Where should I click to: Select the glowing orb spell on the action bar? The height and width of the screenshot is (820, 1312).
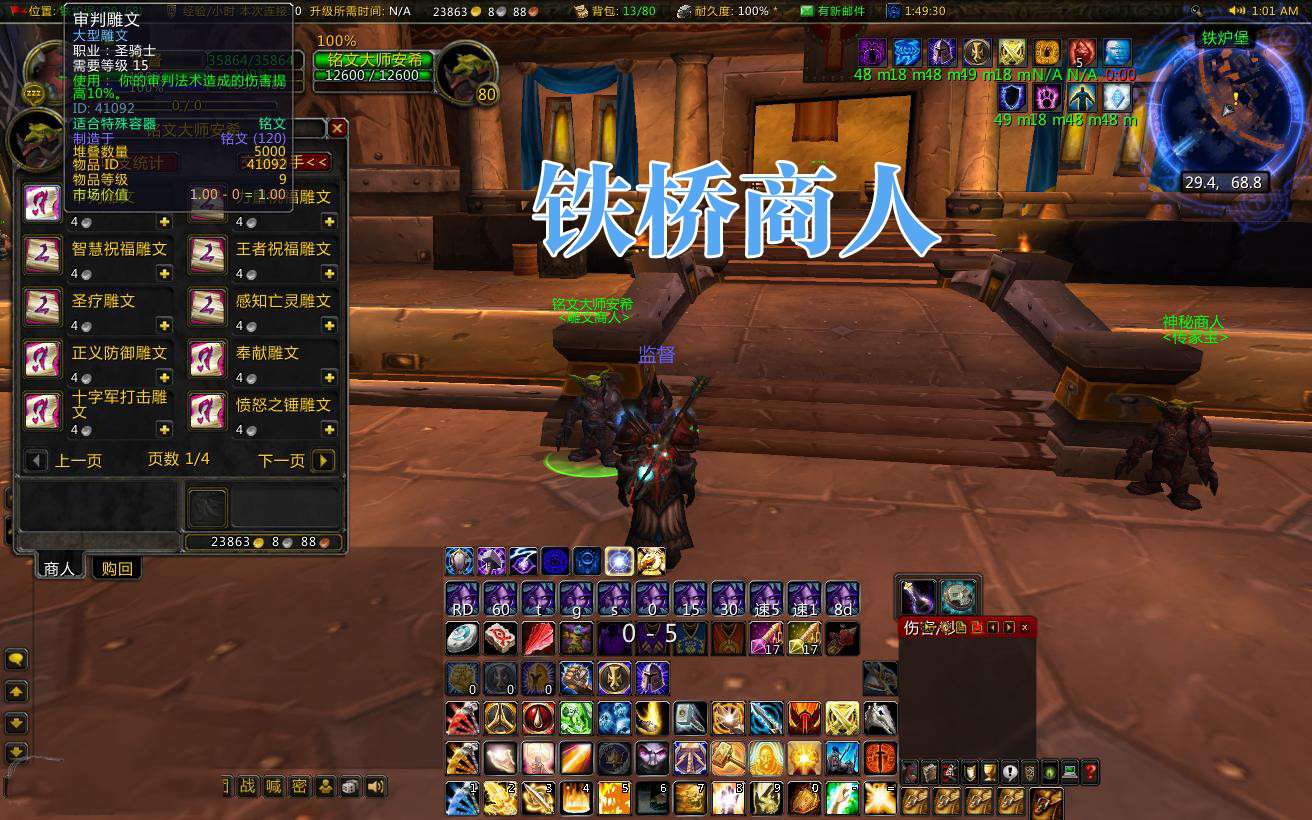pyautogui.click(x=617, y=561)
